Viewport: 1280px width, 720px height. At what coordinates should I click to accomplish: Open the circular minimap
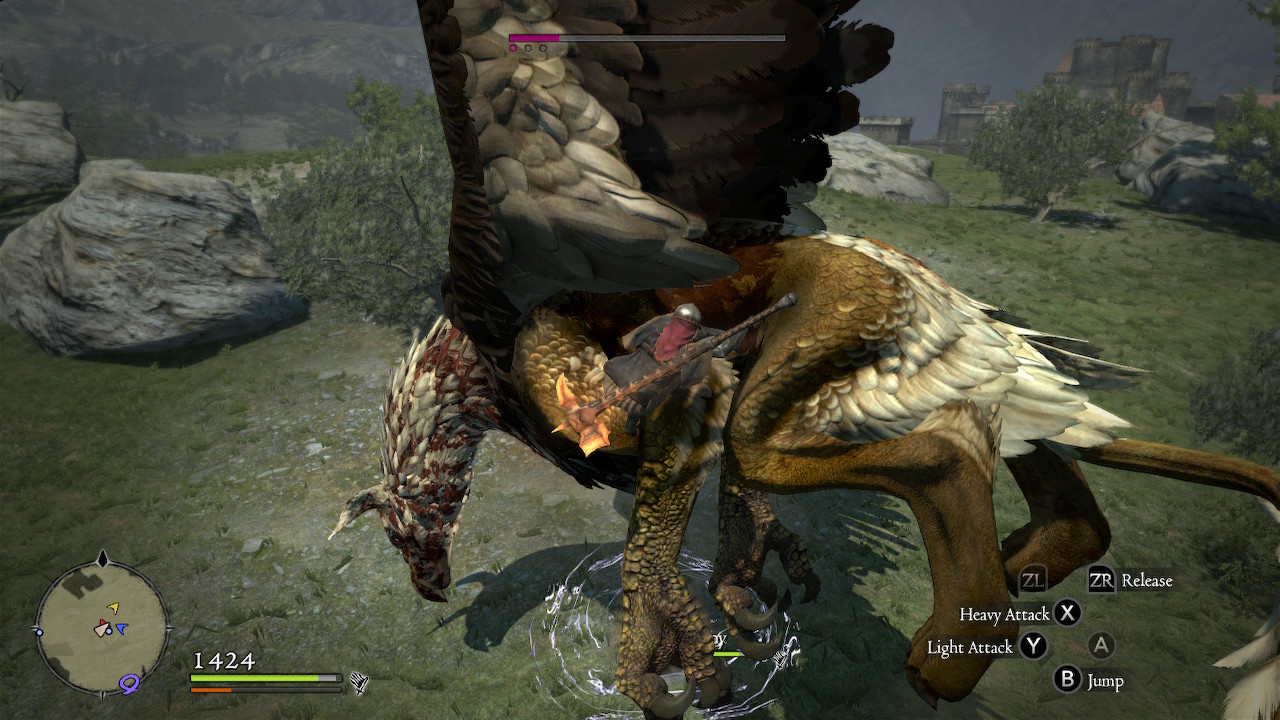pyautogui.click(x=102, y=627)
